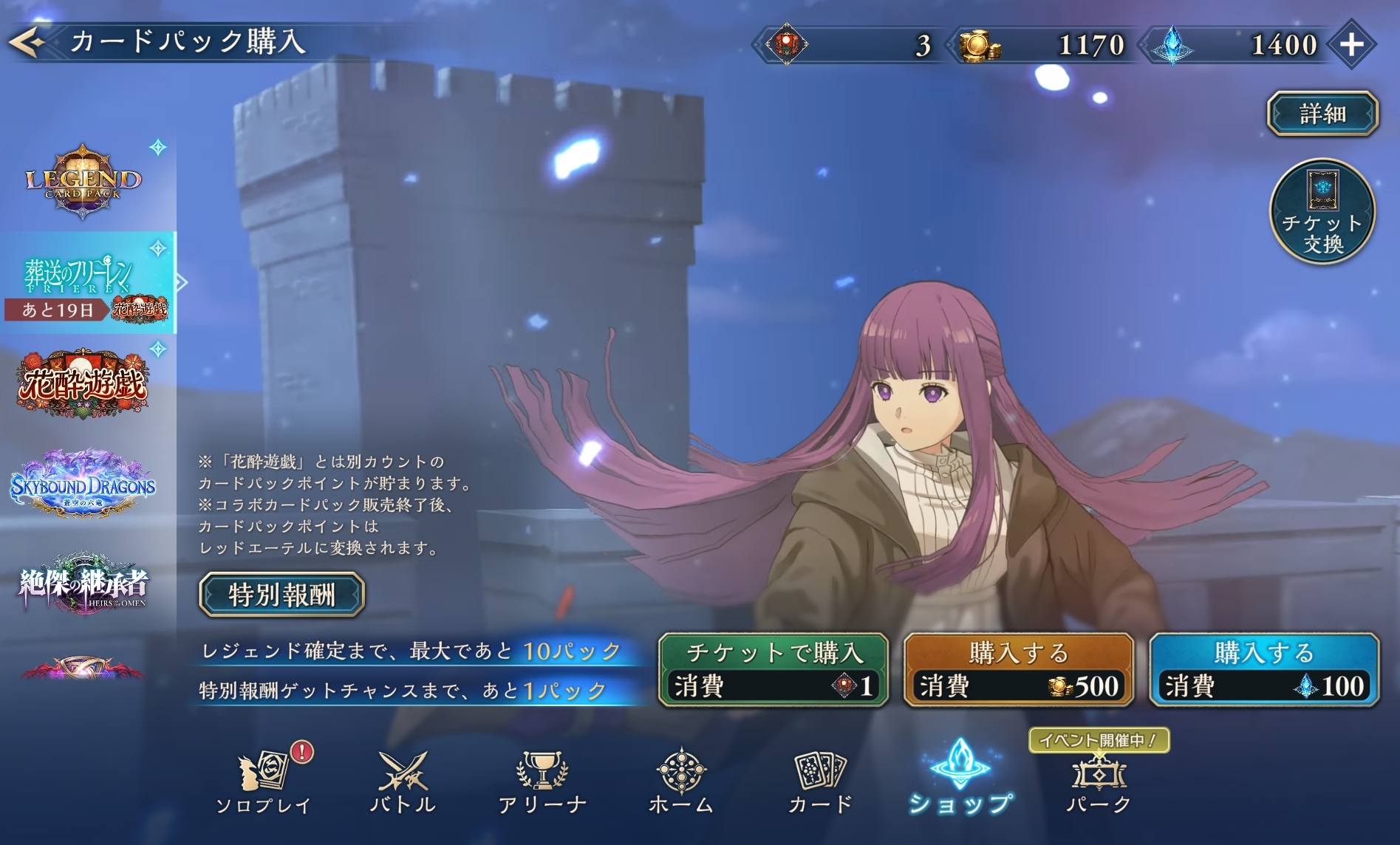Open the 詳細 details button
1400x845 pixels.
[1322, 114]
